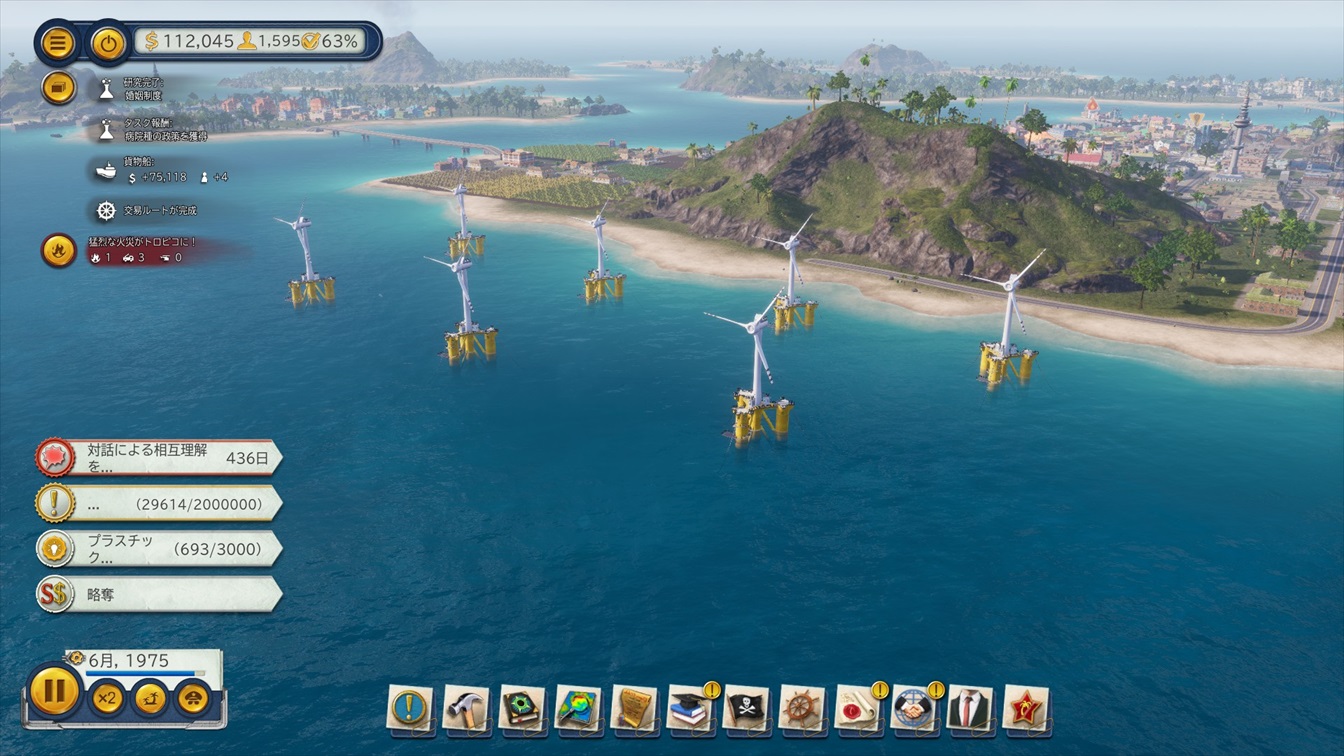Open the 略奪 raid entry
This screenshot has width=1344, height=756.
click(x=160, y=594)
